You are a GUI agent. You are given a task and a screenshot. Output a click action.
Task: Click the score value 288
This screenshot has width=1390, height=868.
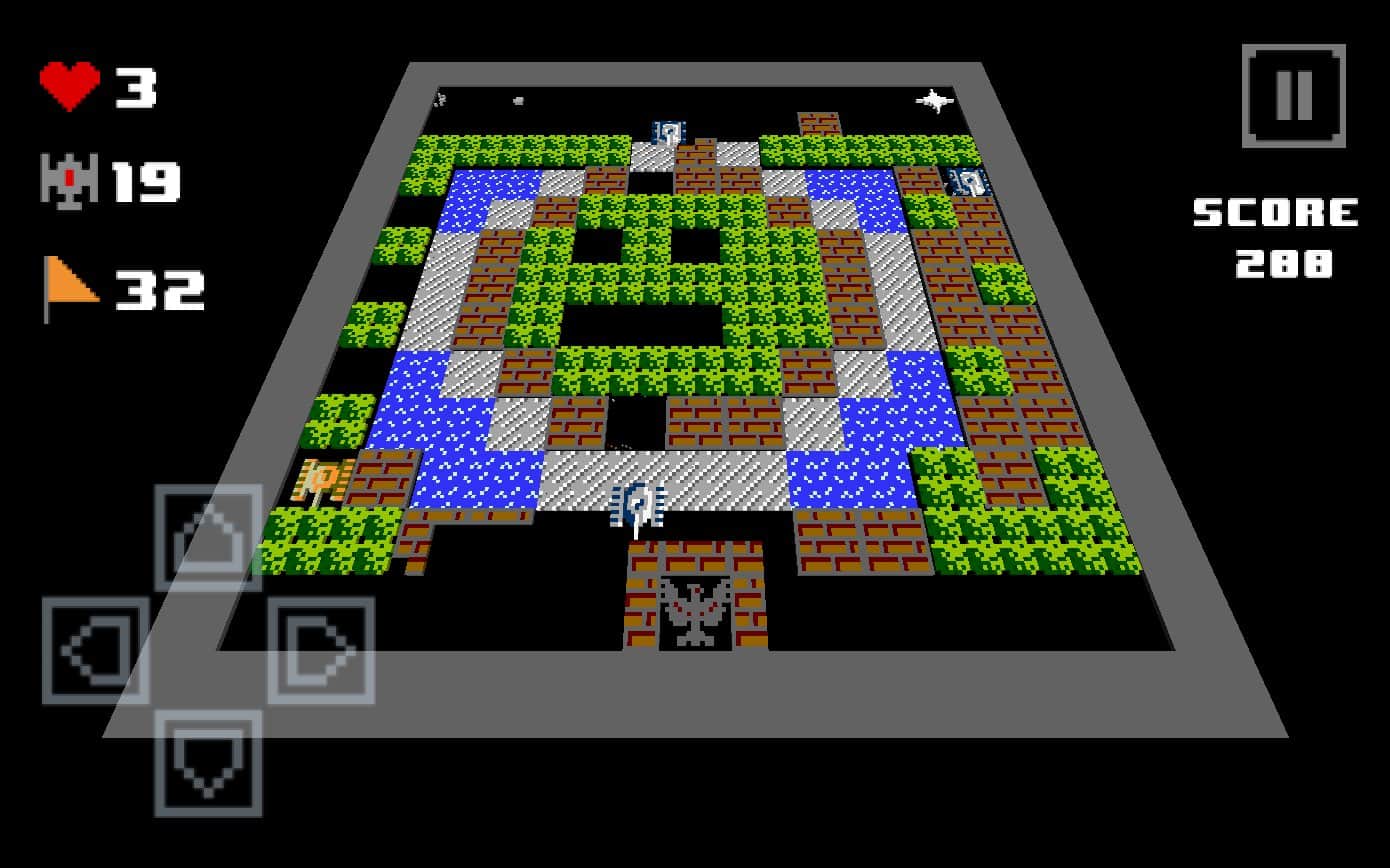click(x=1283, y=263)
